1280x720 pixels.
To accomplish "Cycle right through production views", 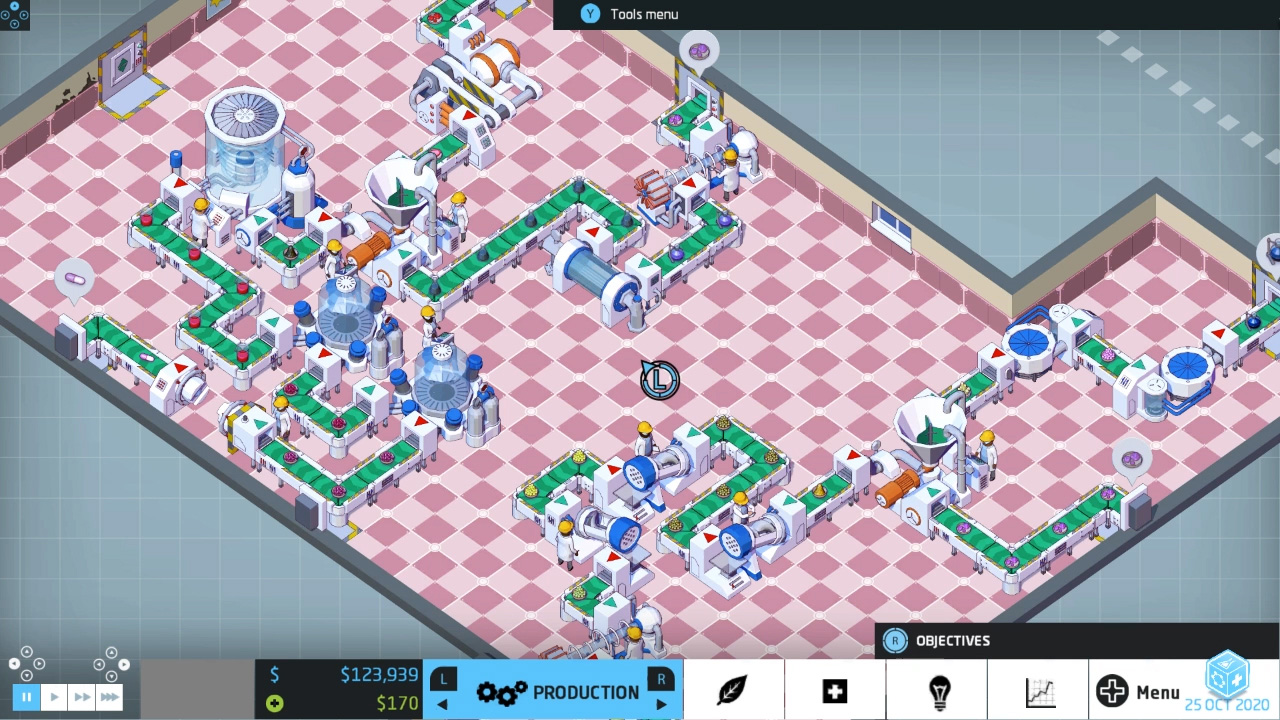I will pyautogui.click(x=661, y=703).
